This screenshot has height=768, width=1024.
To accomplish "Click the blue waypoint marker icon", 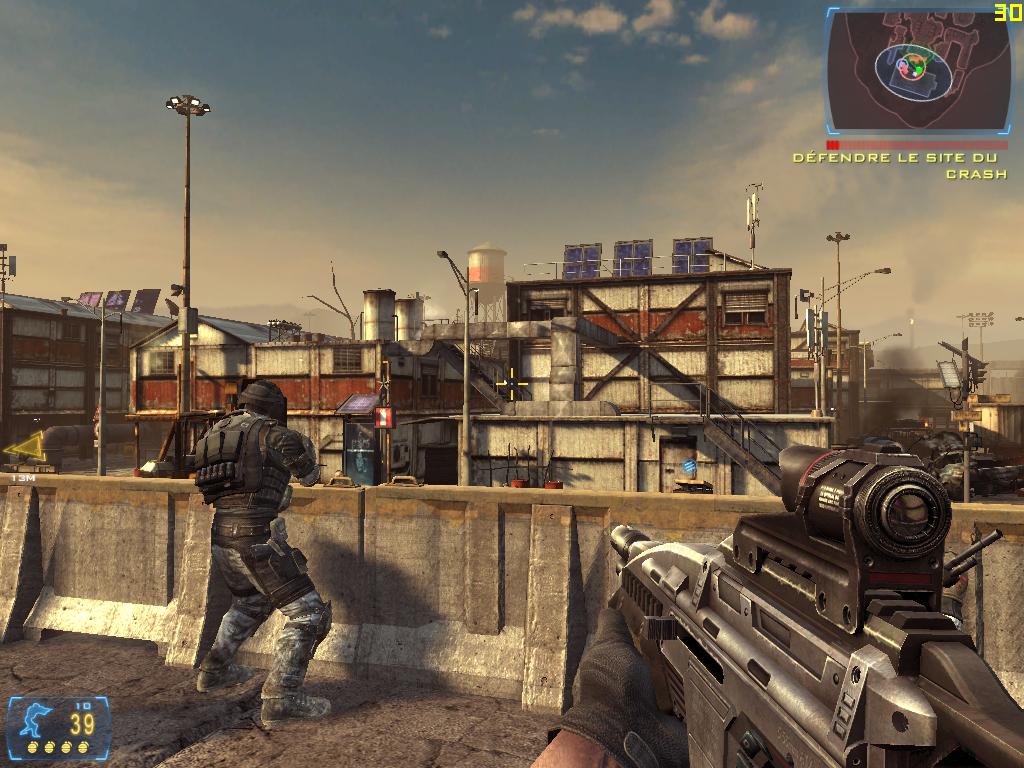I will (689, 467).
